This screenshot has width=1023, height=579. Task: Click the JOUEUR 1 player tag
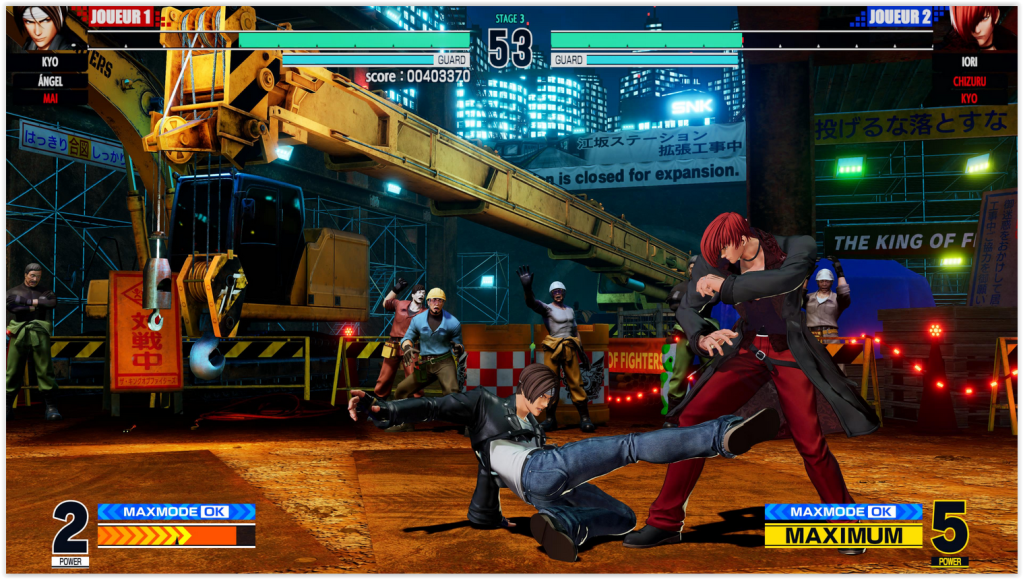[122, 16]
